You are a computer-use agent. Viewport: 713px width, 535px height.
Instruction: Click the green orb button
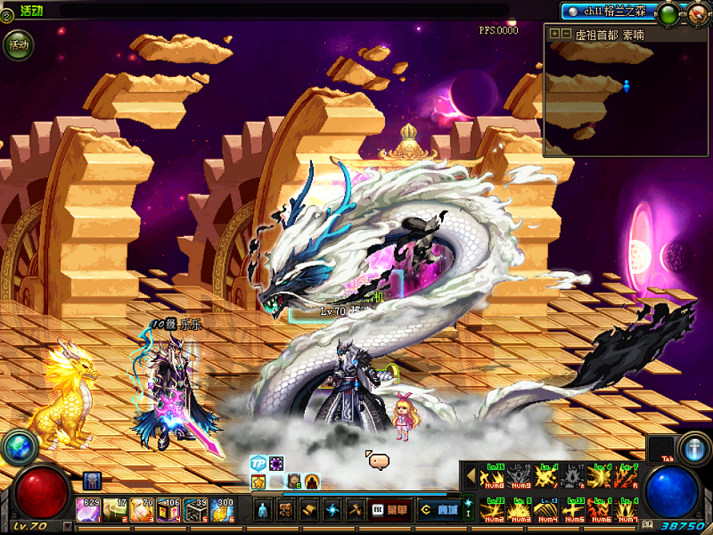tap(669, 14)
